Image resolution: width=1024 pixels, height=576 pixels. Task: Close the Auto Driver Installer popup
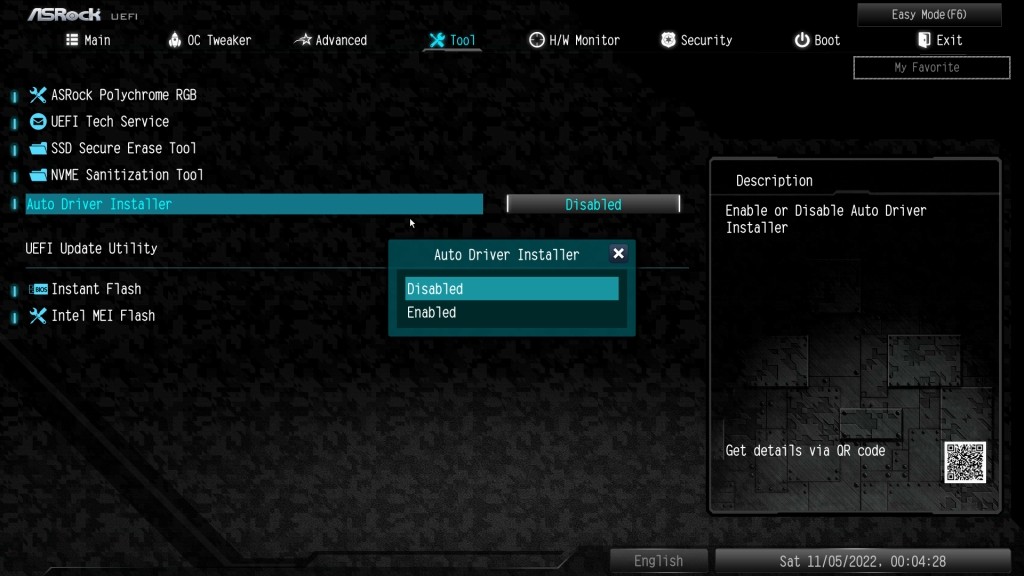(618, 254)
